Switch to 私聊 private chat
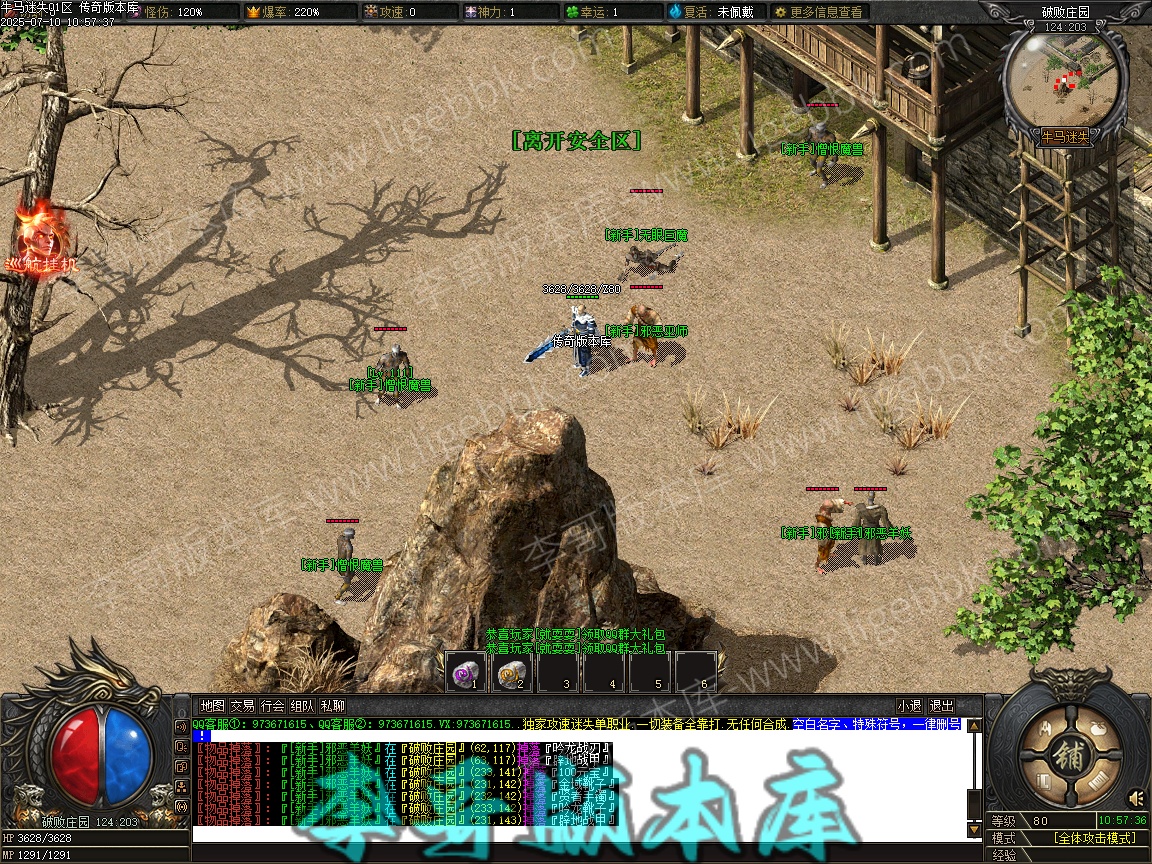The height and width of the screenshot is (864, 1152). coord(332,706)
